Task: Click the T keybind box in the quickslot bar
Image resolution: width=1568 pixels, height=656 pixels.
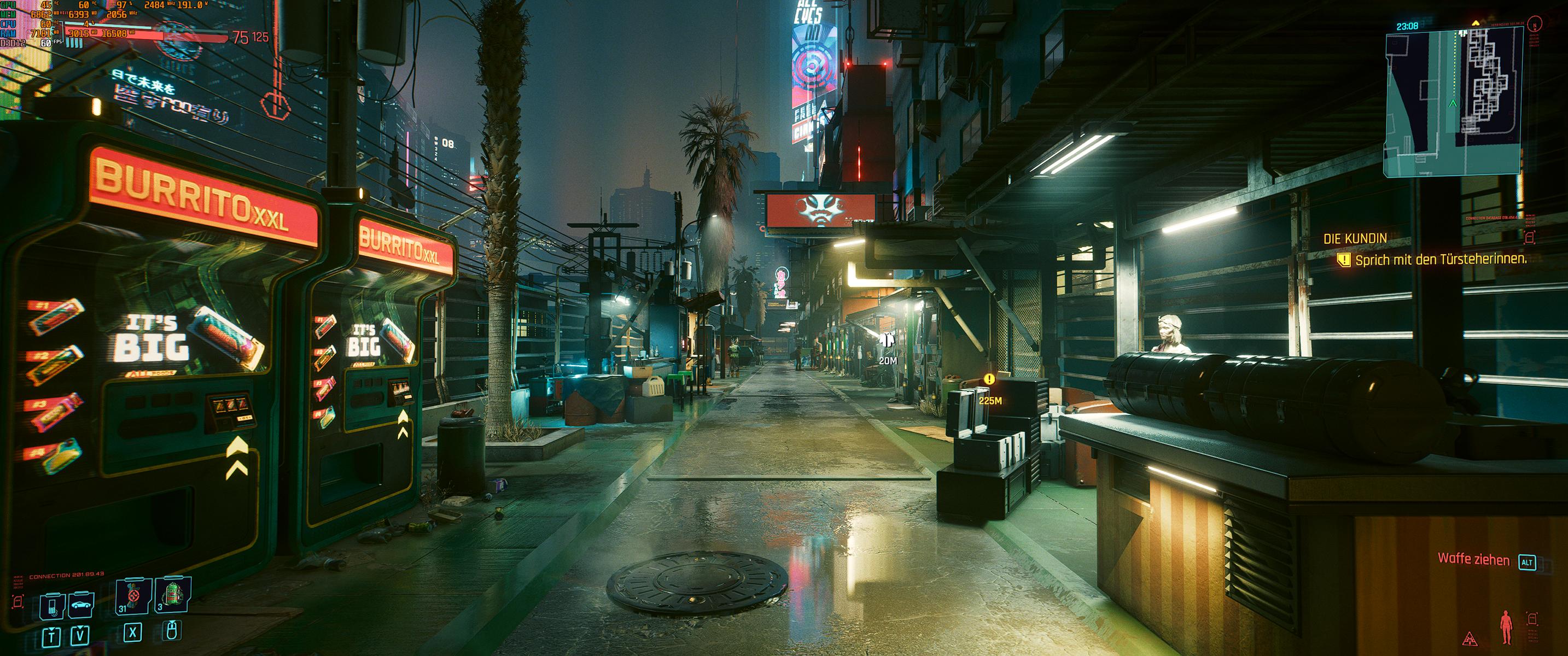Action: point(52,636)
